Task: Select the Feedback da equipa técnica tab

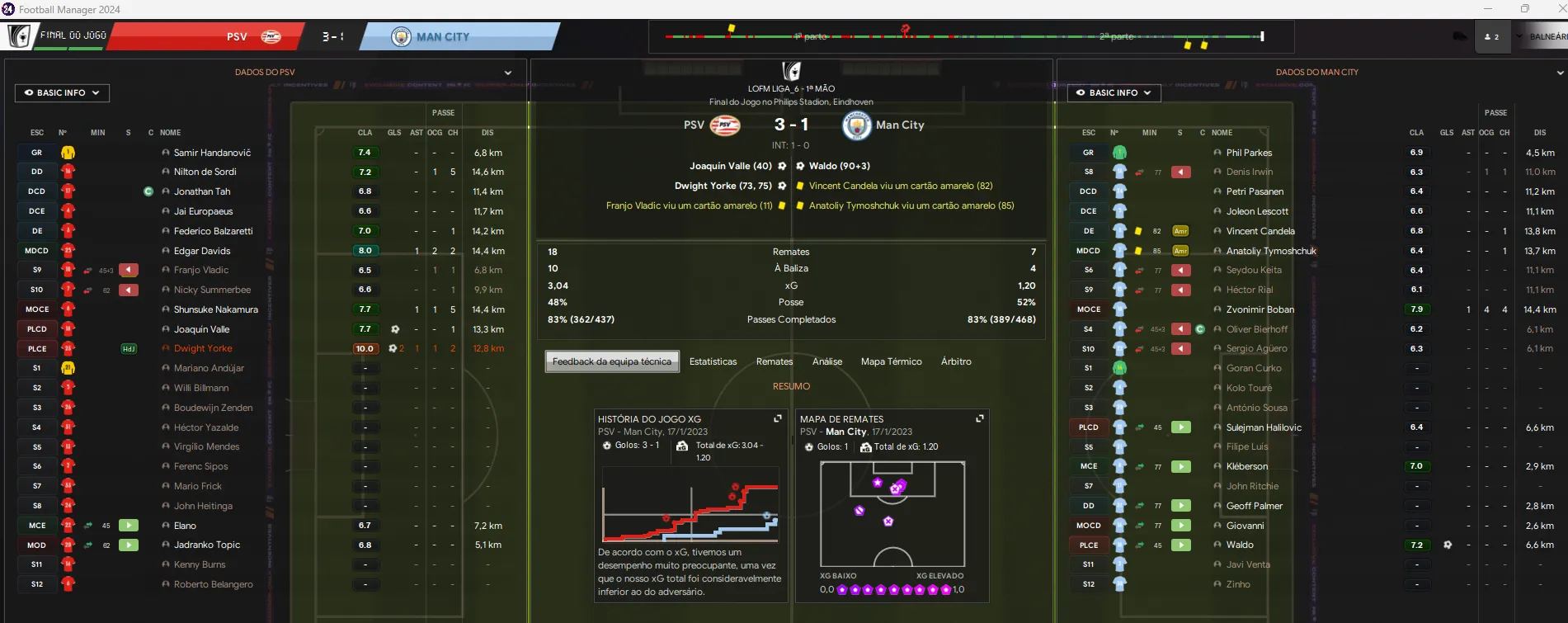Action: [x=612, y=361]
